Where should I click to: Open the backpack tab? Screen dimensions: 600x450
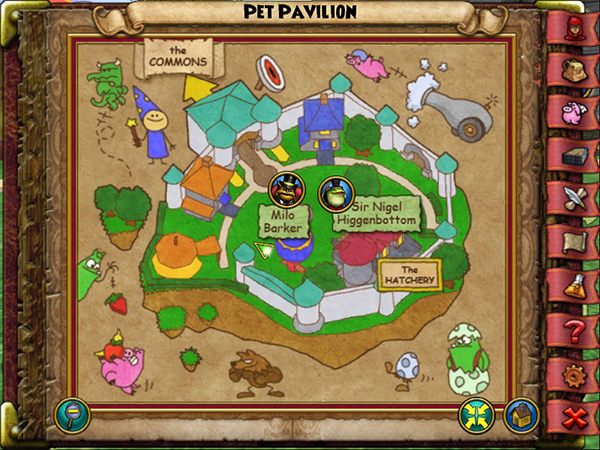(575, 66)
